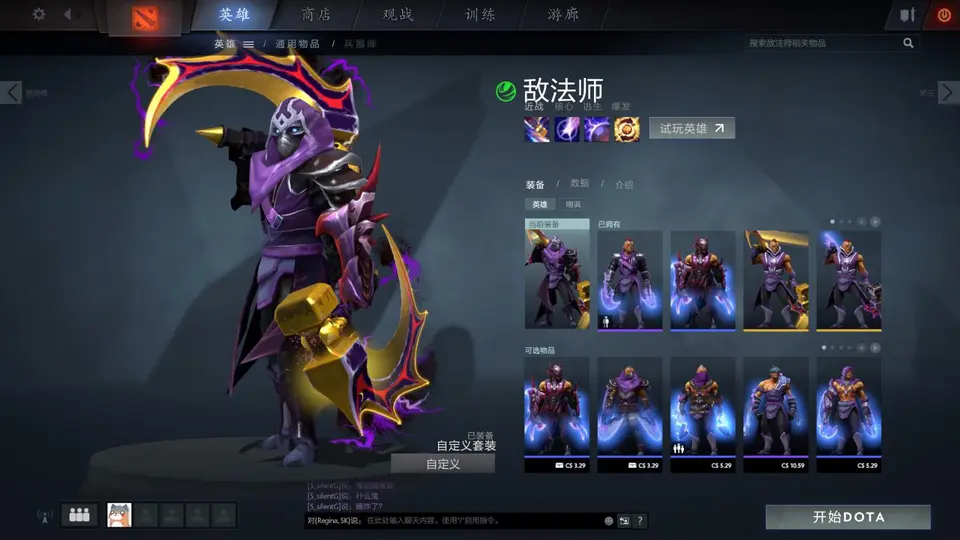Select the 数据 (Stats) section tab
The height and width of the screenshot is (540, 960).
tap(579, 184)
